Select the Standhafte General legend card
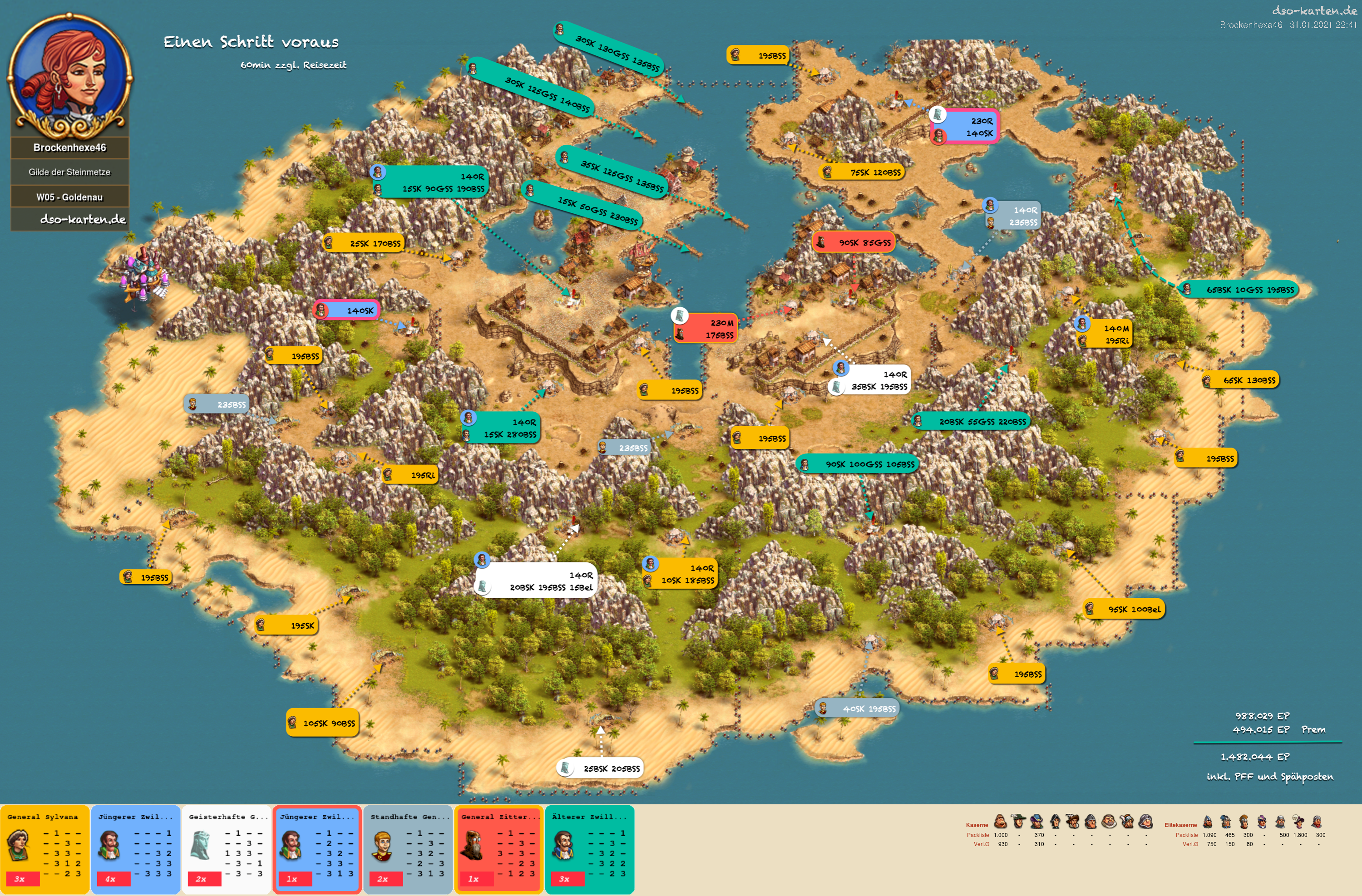Viewport: 1362px width, 896px height. 407,849
